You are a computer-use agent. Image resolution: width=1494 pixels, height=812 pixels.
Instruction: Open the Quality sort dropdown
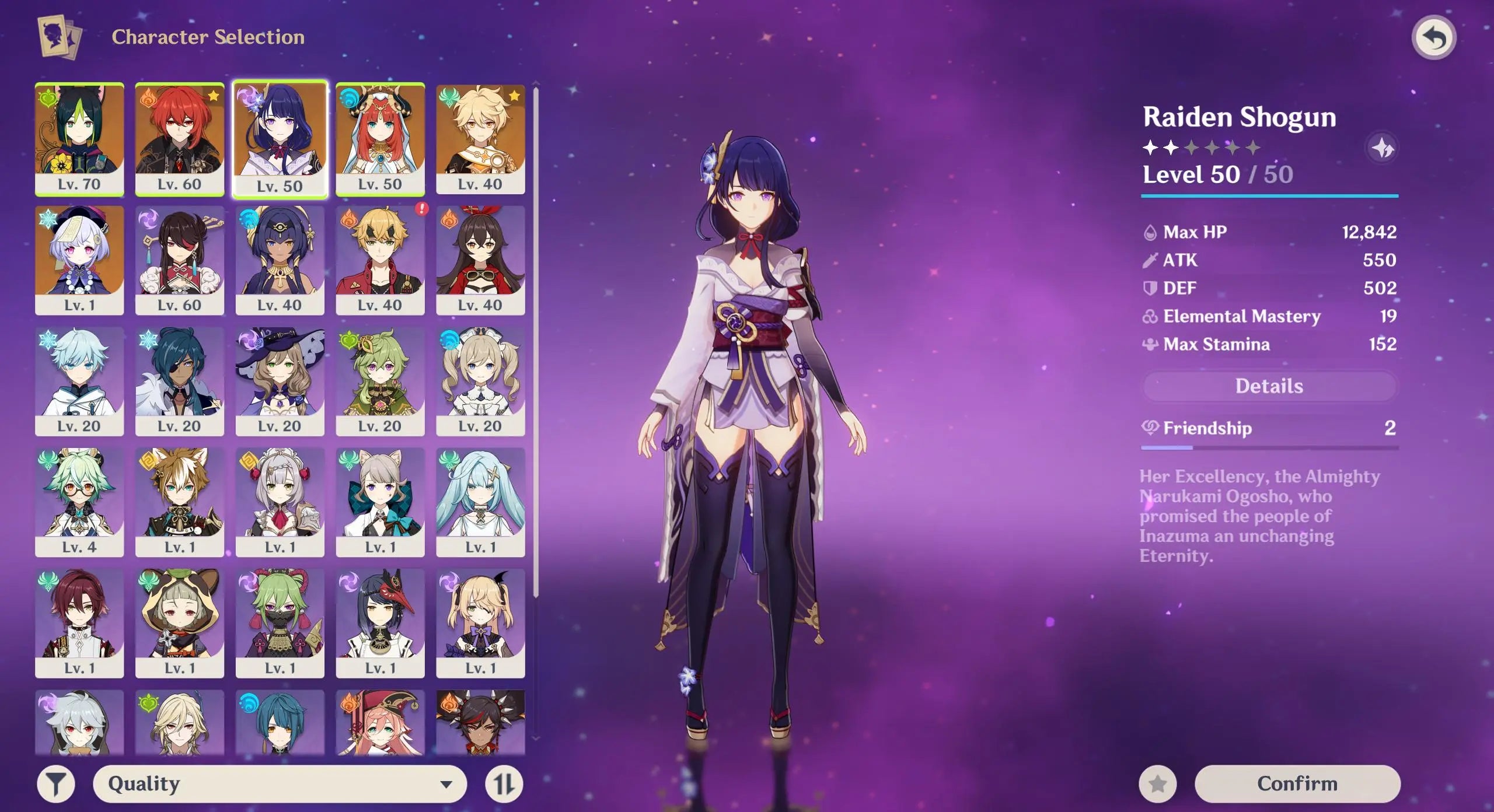click(280, 783)
